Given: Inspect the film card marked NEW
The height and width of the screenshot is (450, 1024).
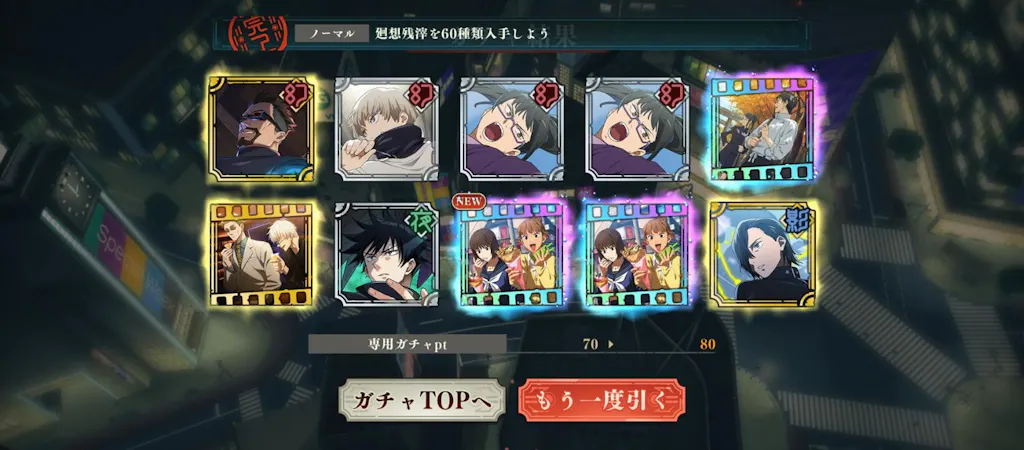Looking at the screenshot, I should coord(510,254).
